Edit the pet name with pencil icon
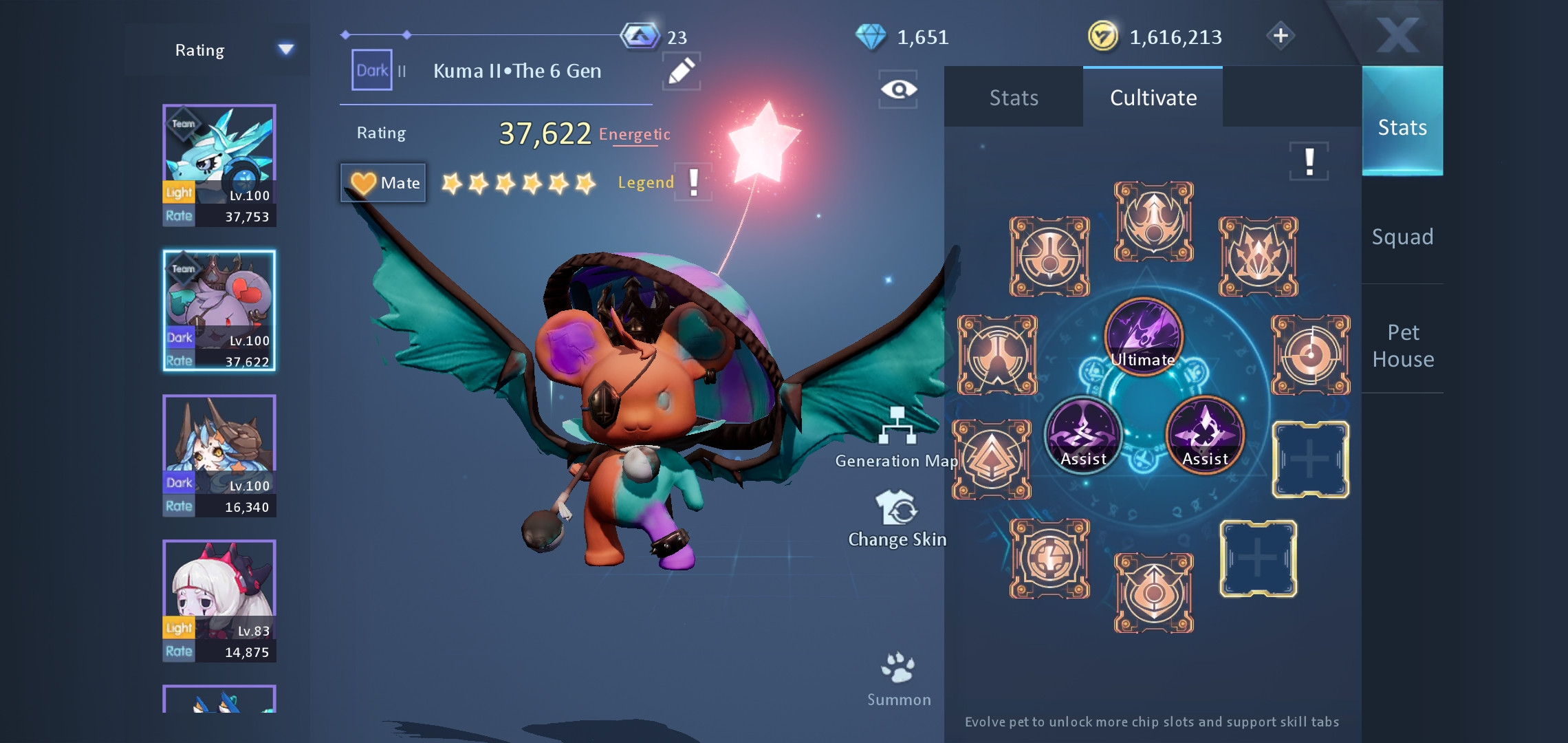Image resolution: width=1568 pixels, height=743 pixels. 681,72
